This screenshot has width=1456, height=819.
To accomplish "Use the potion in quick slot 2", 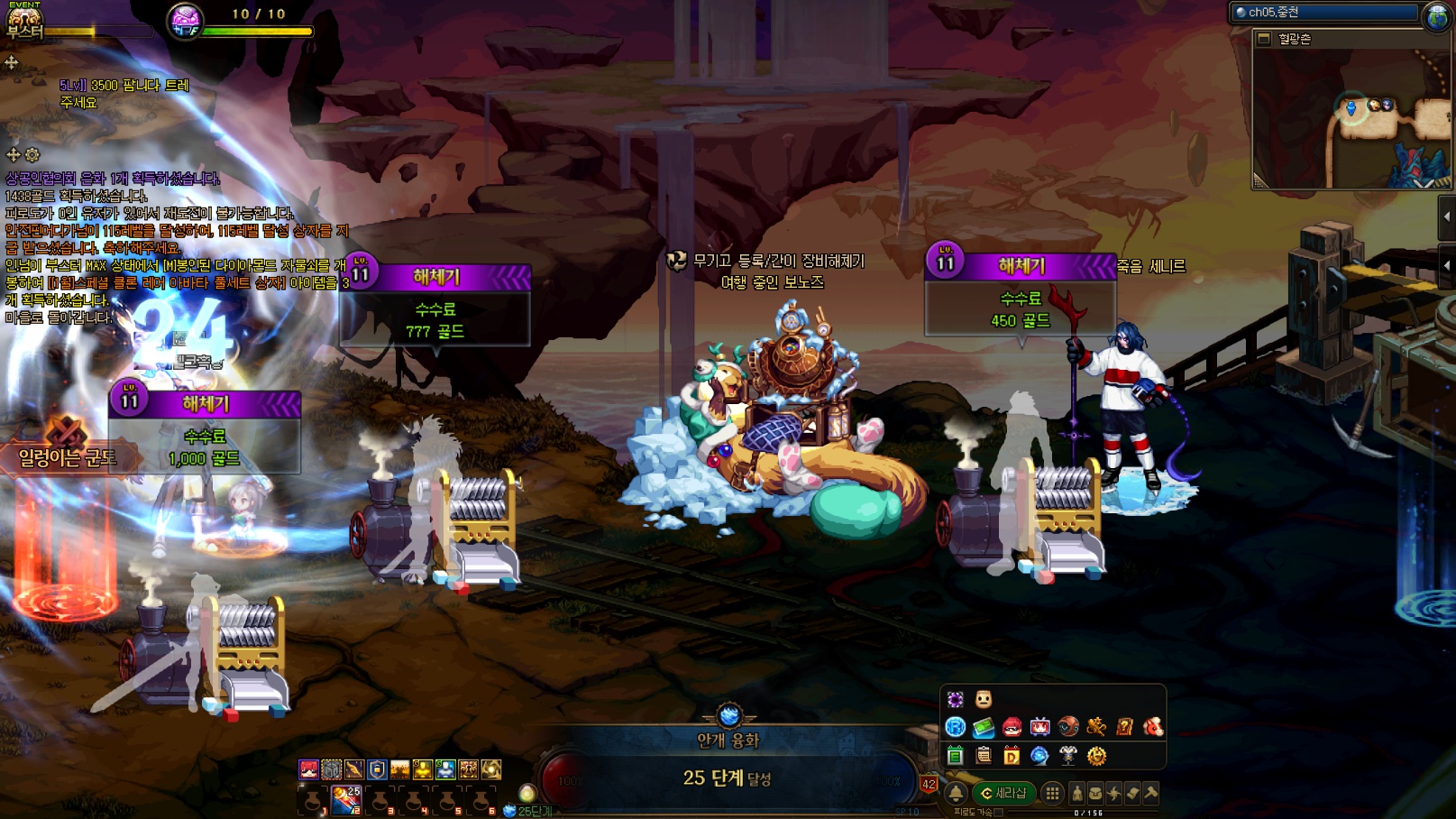I will [x=346, y=798].
